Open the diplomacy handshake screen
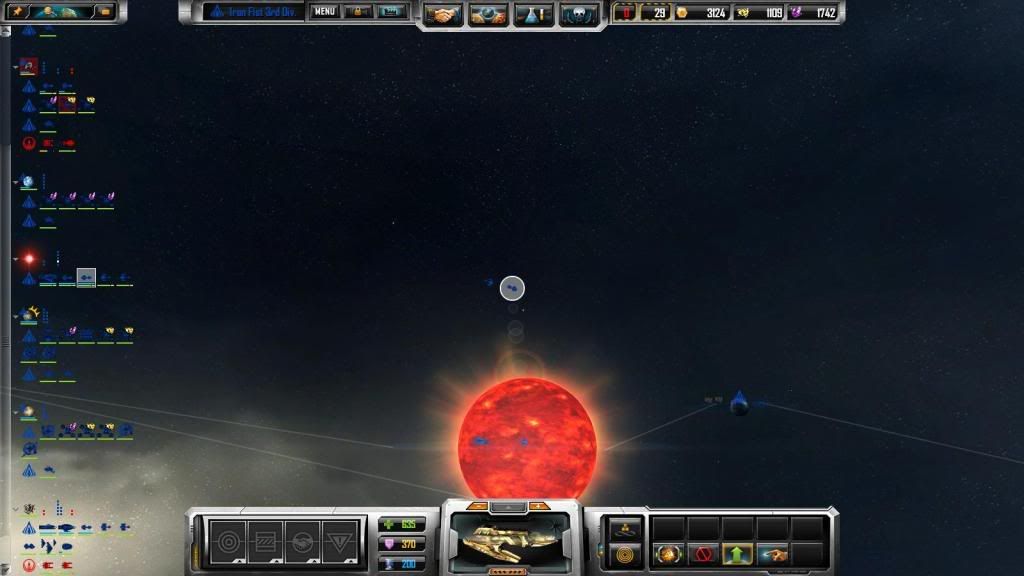 (x=442, y=14)
